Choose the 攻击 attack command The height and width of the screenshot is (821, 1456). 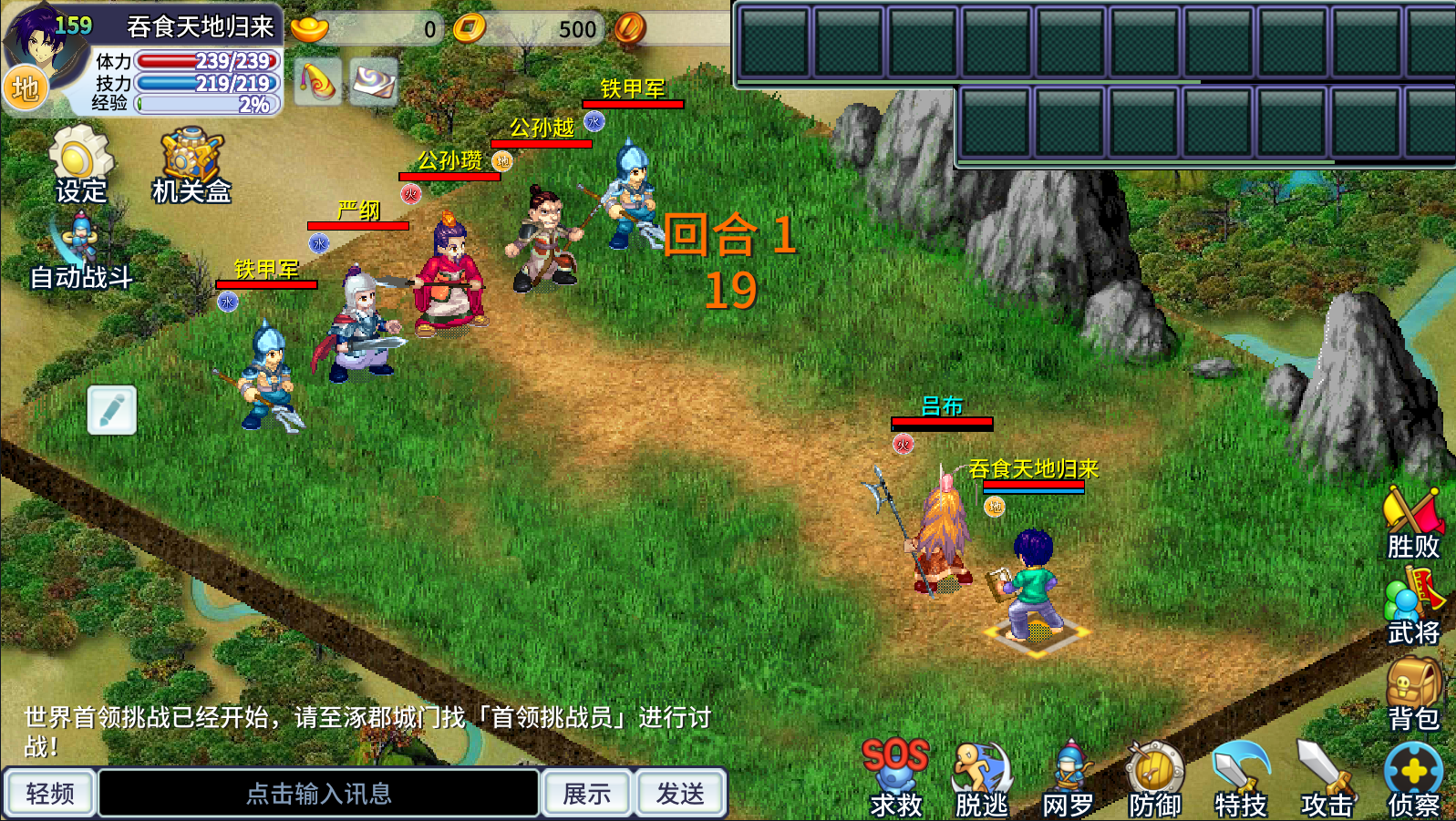pos(1327,777)
